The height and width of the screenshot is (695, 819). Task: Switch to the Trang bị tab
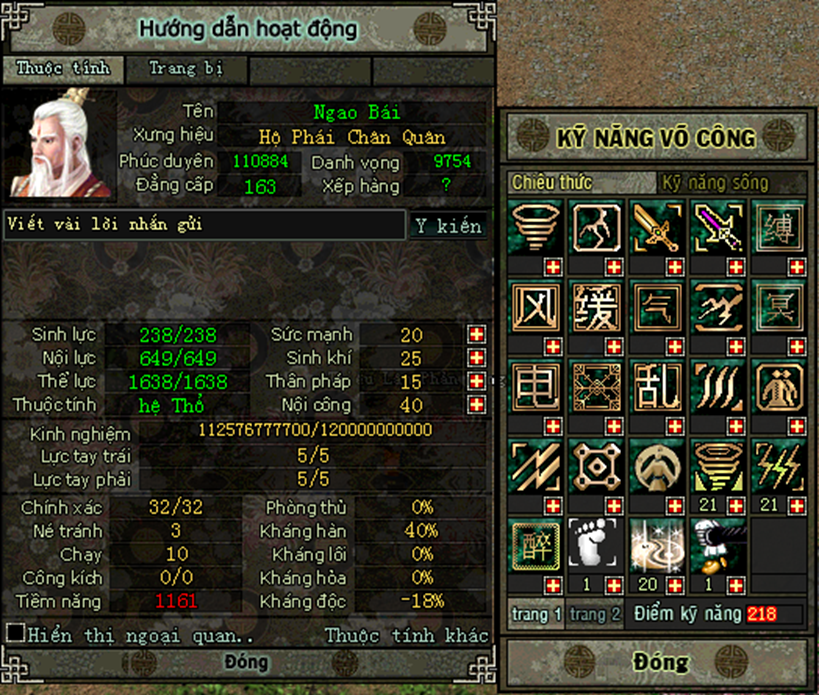coord(185,69)
